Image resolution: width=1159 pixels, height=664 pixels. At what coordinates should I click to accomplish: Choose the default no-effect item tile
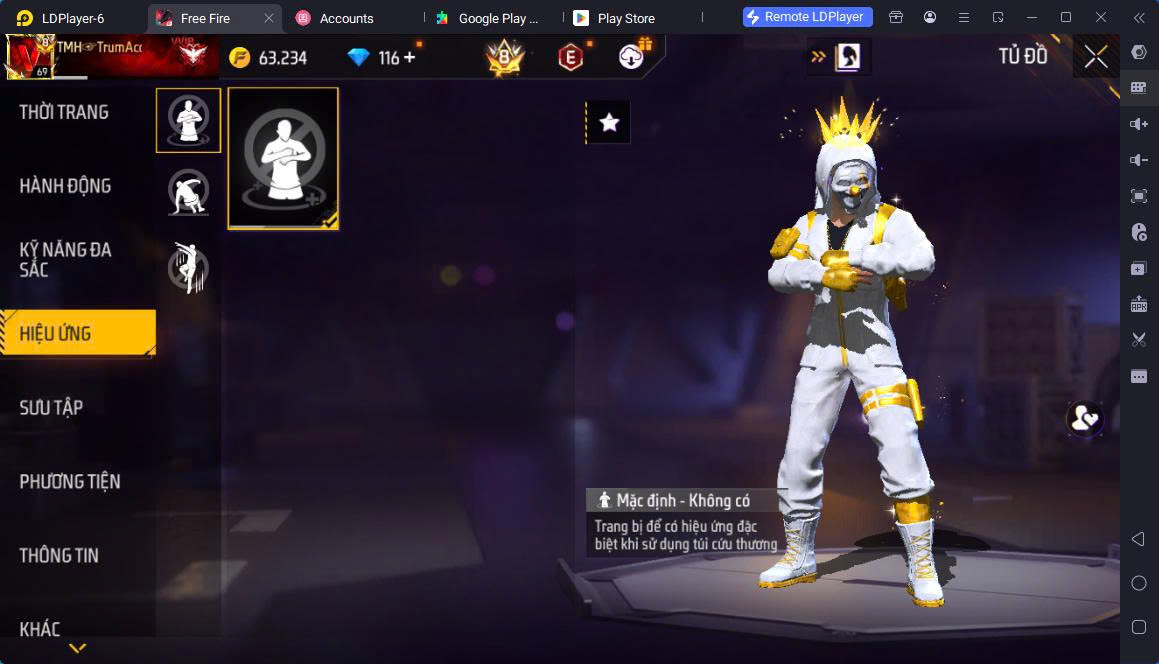pos(283,158)
